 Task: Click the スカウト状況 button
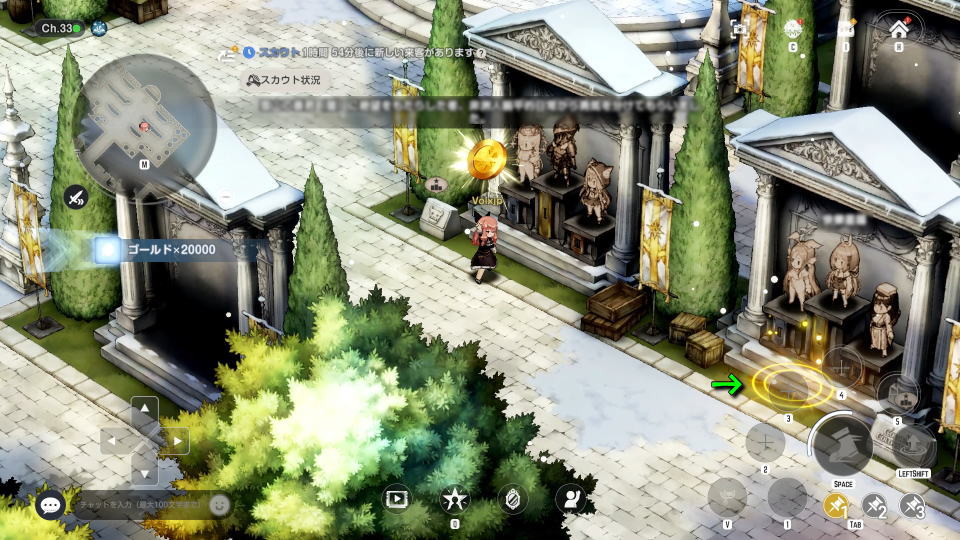pyautogui.click(x=285, y=79)
